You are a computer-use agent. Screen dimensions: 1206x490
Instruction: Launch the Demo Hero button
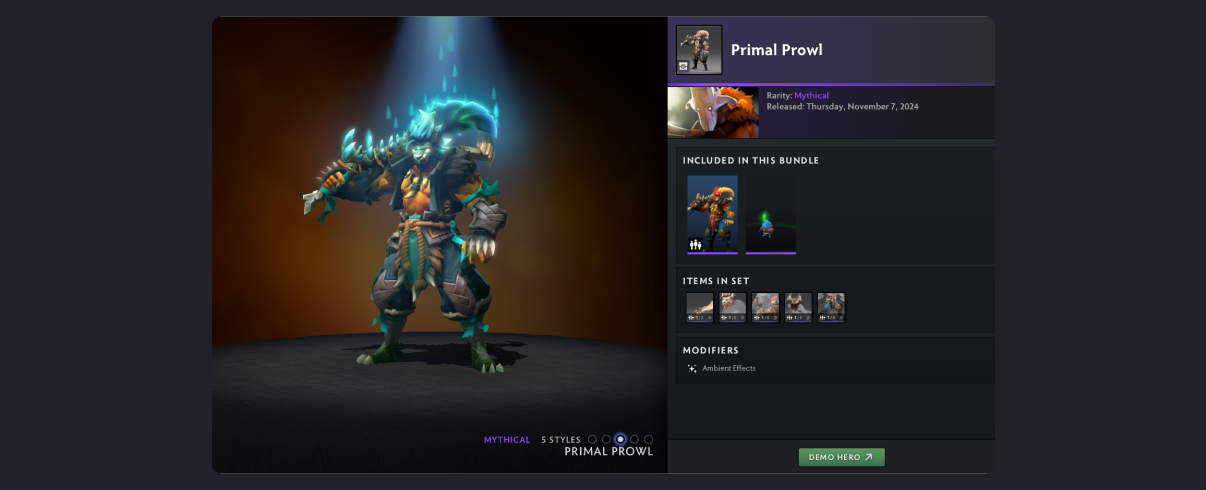tap(841, 457)
